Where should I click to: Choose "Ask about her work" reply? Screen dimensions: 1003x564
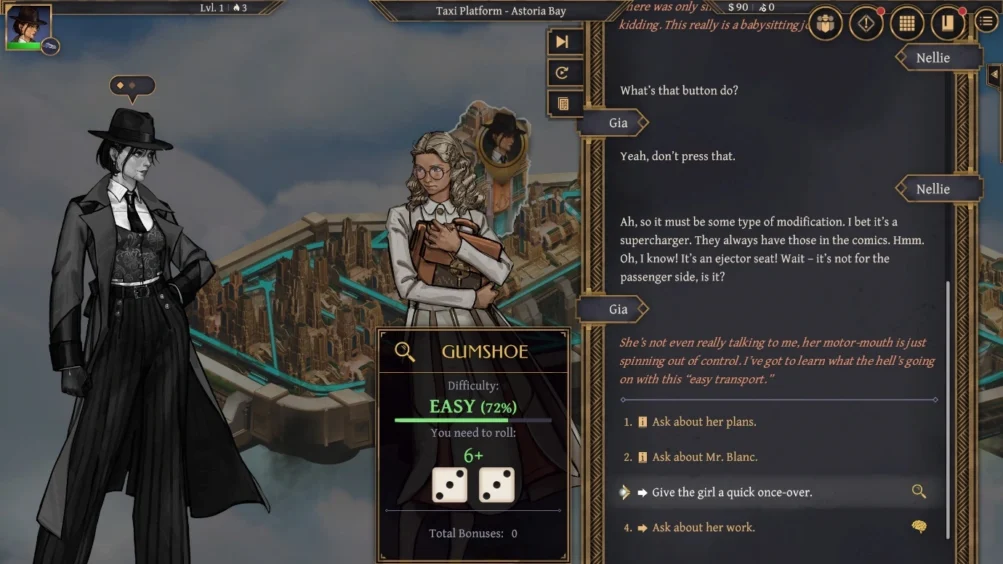coord(703,527)
